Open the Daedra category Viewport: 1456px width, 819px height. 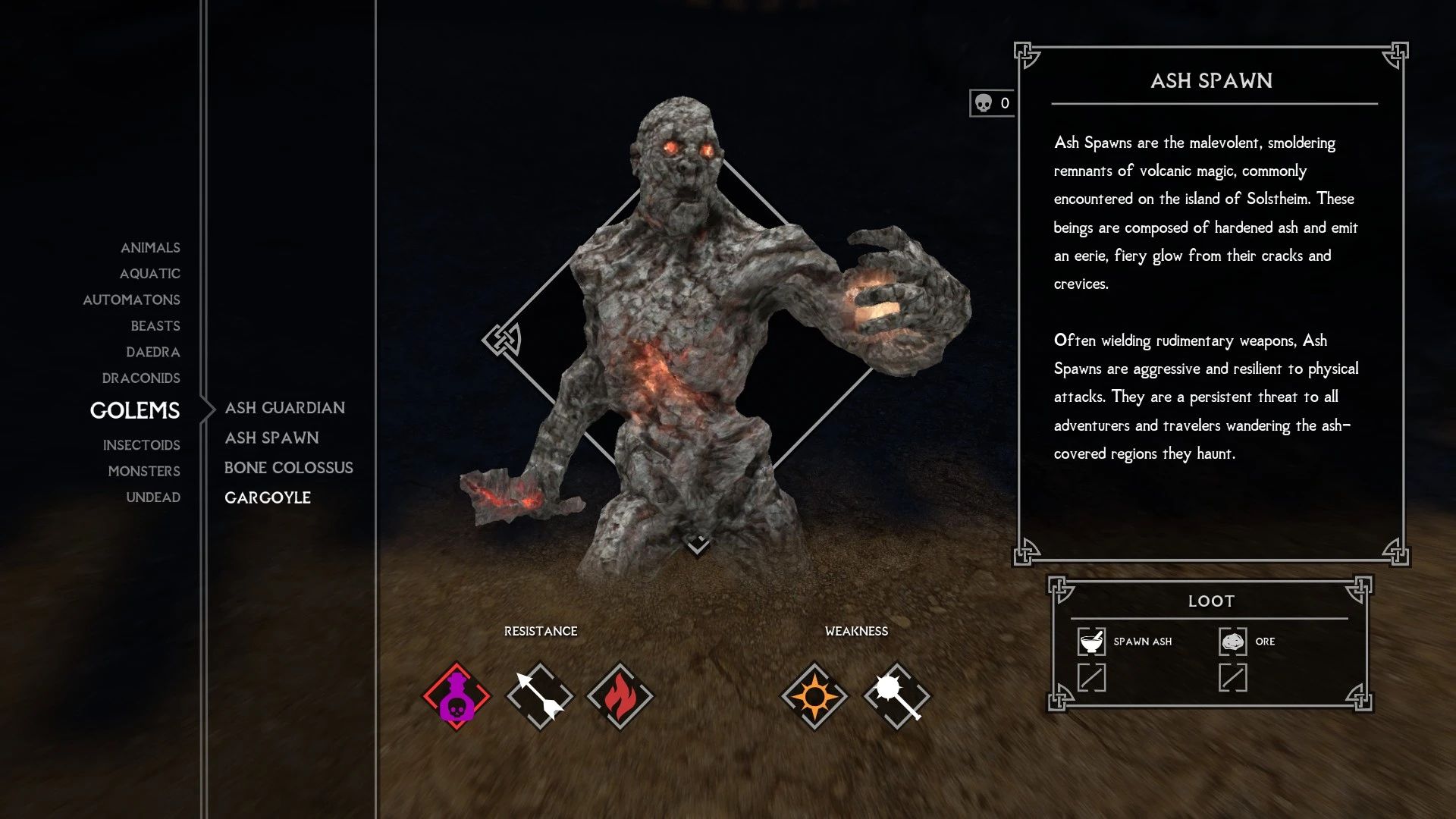[x=155, y=352]
